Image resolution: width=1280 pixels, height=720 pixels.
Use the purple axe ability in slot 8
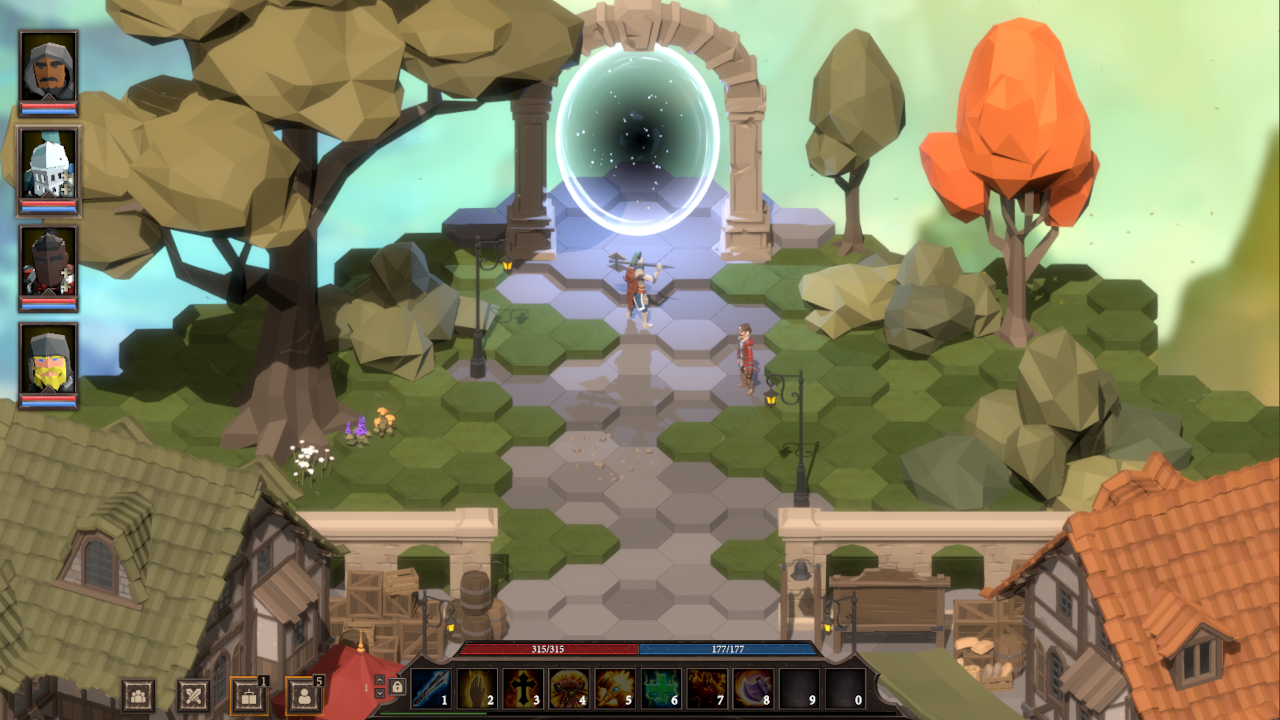(x=753, y=688)
